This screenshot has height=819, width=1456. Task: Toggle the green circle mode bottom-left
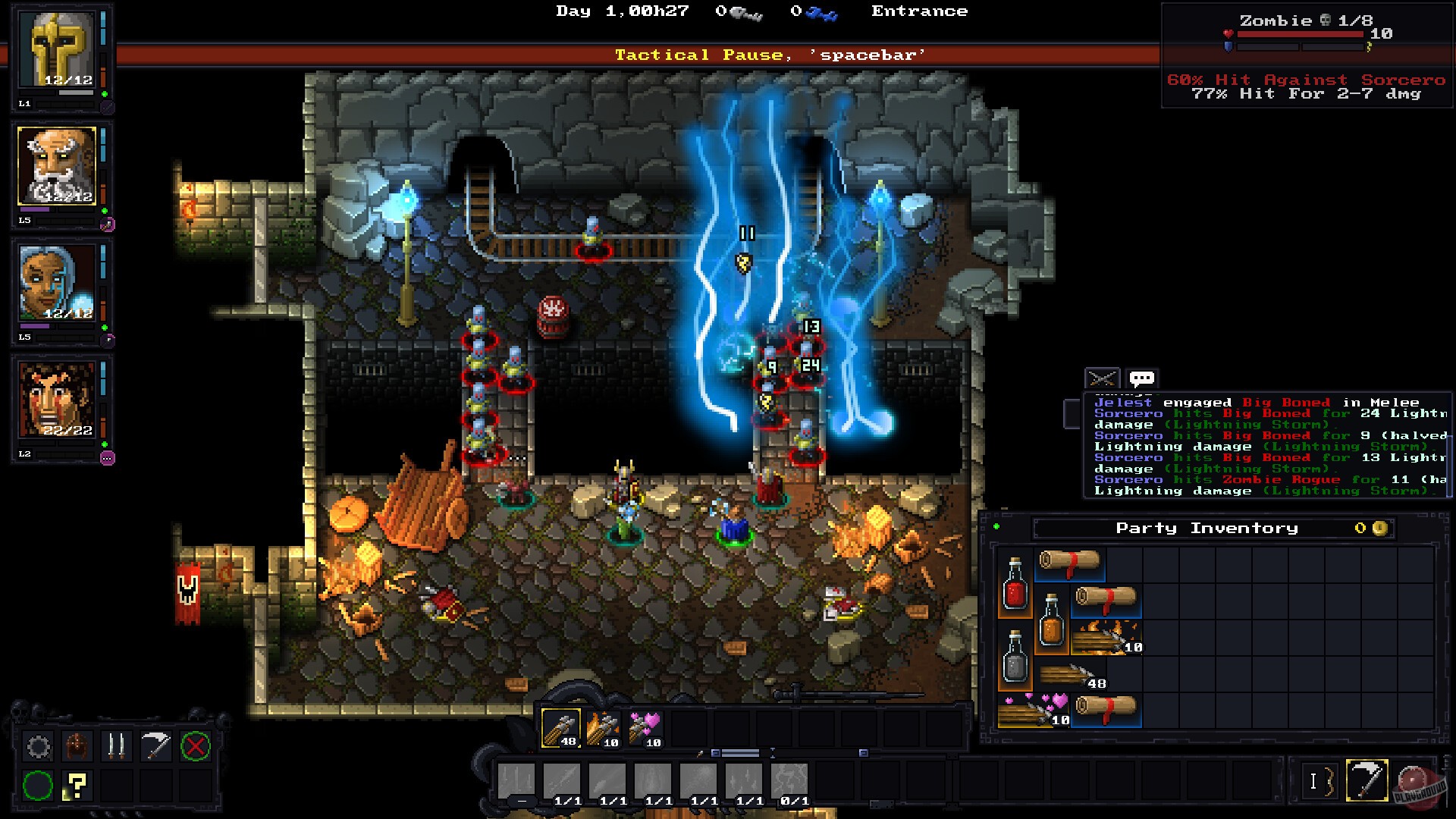click(x=38, y=786)
